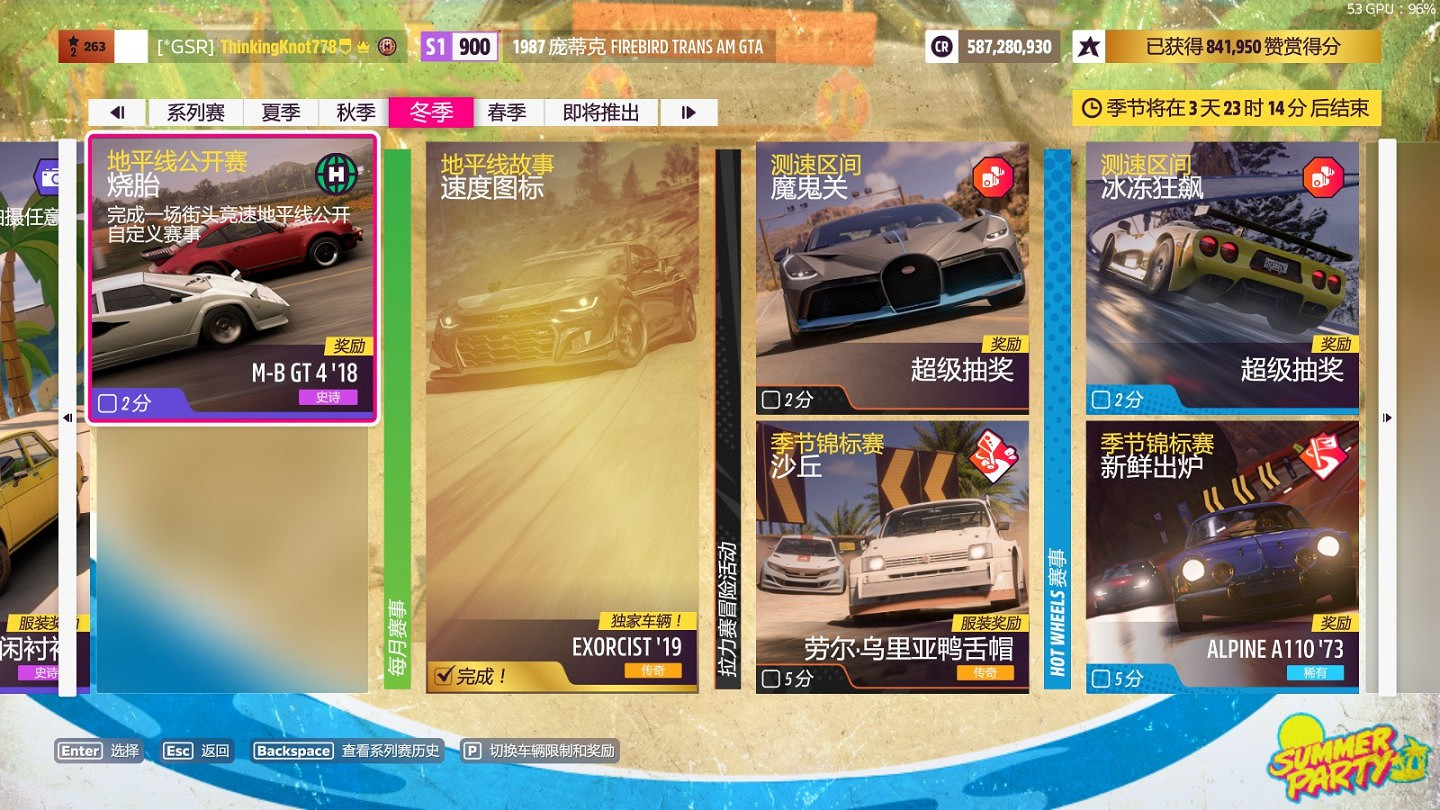The width and height of the screenshot is (1440, 810).
Task: Switch to the 春季 season tab
Action: [x=508, y=111]
